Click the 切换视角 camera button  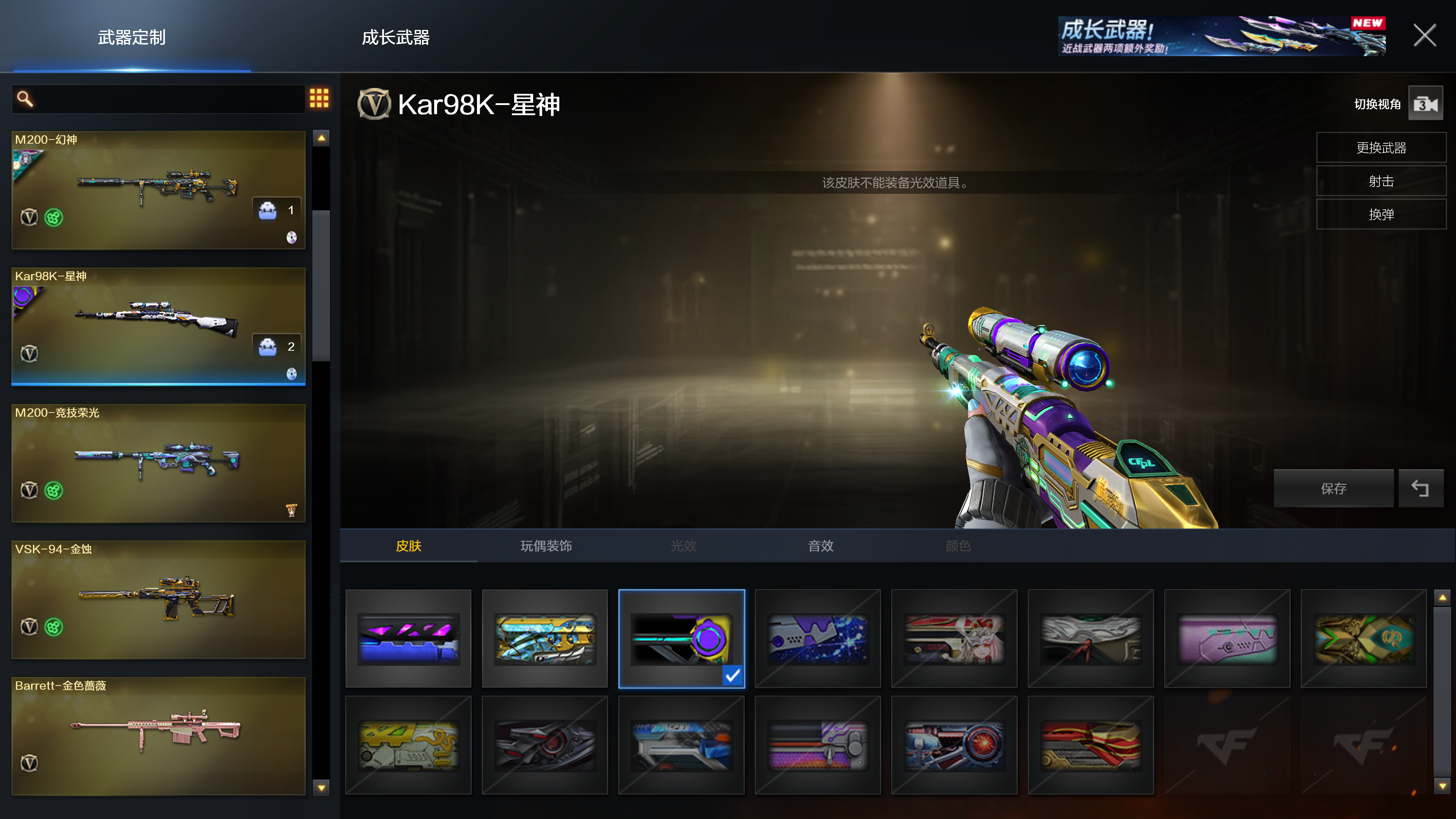point(1425,104)
